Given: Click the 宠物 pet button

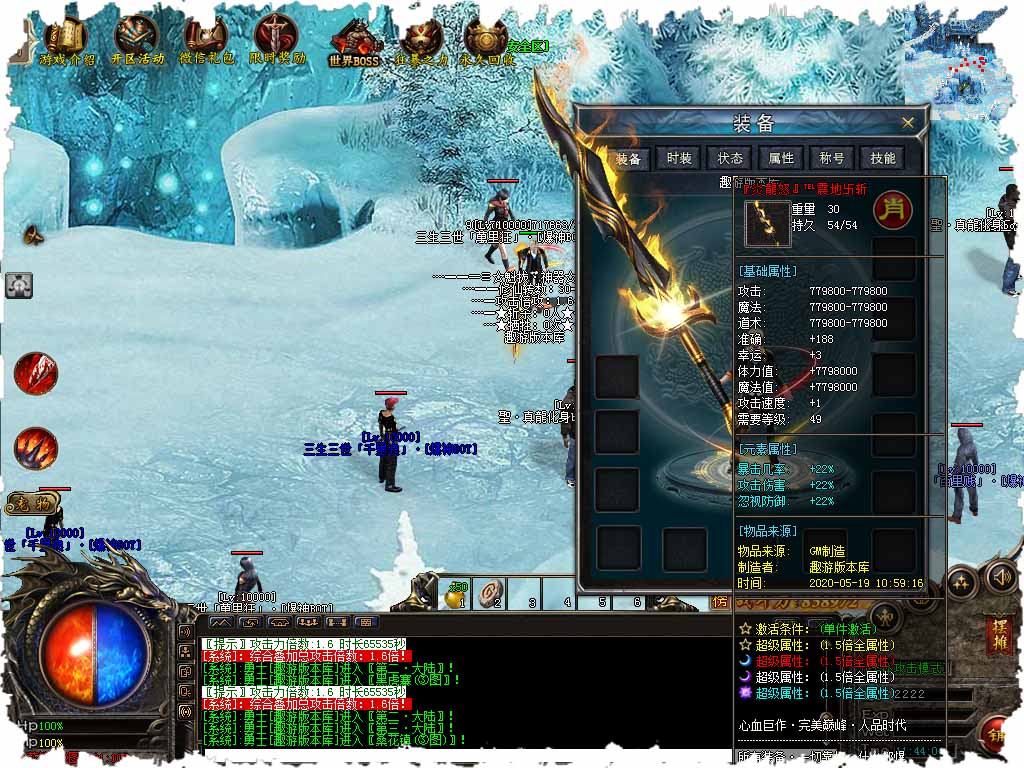Looking at the screenshot, I should point(33,502).
